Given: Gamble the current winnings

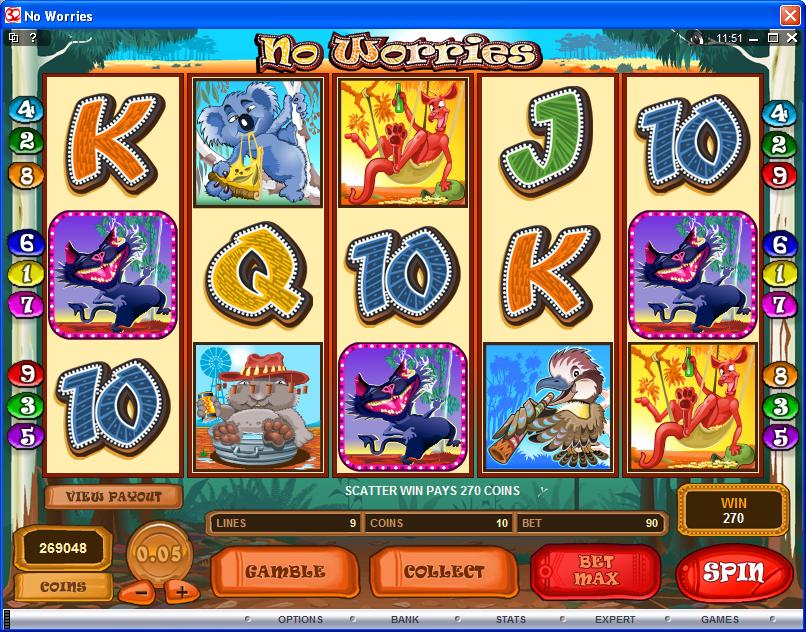Looking at the screenshot, I should pyautogui.click(x=285, y=572).
